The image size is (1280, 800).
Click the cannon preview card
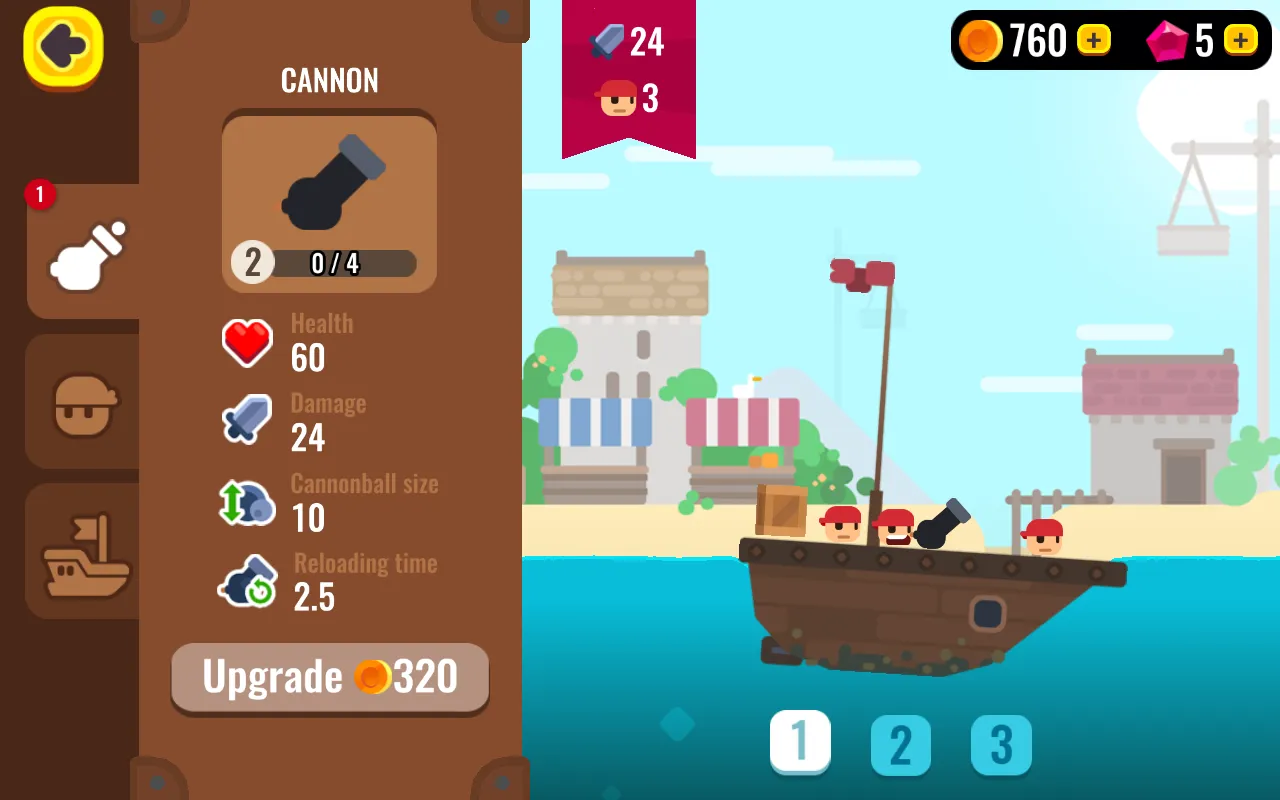click(329, 201)
